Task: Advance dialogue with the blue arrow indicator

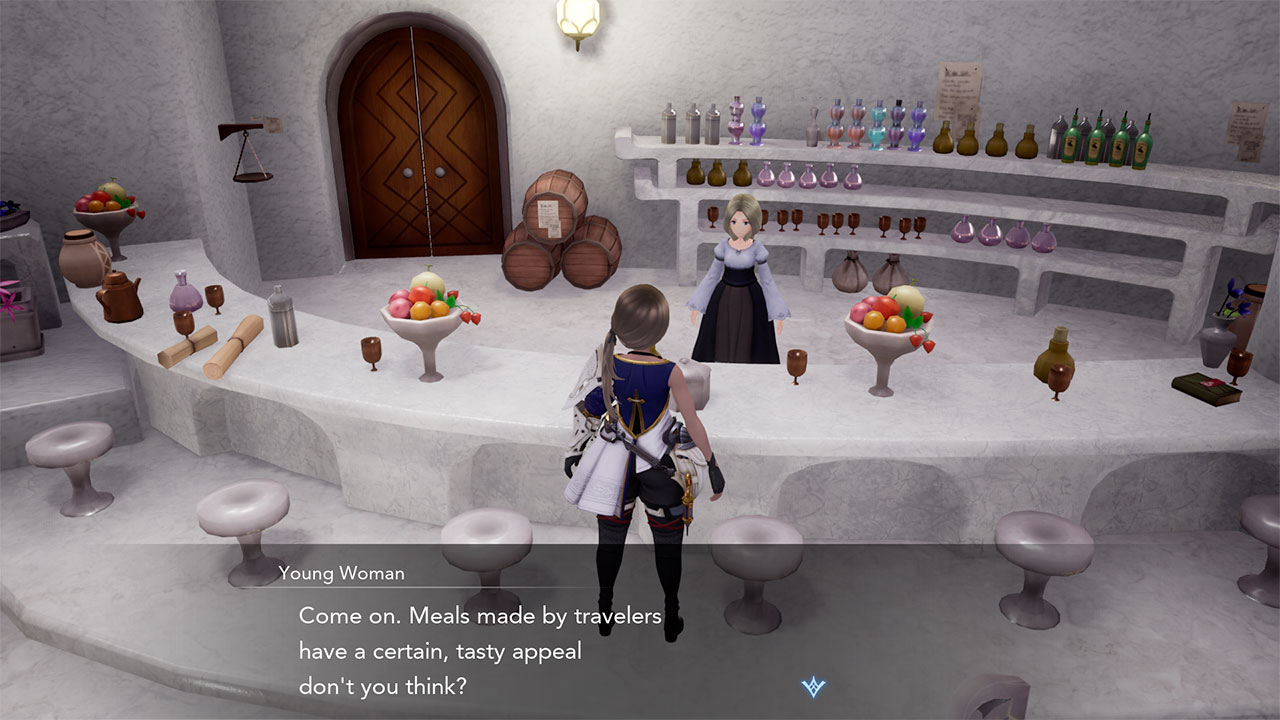Action: pos(812,687)
